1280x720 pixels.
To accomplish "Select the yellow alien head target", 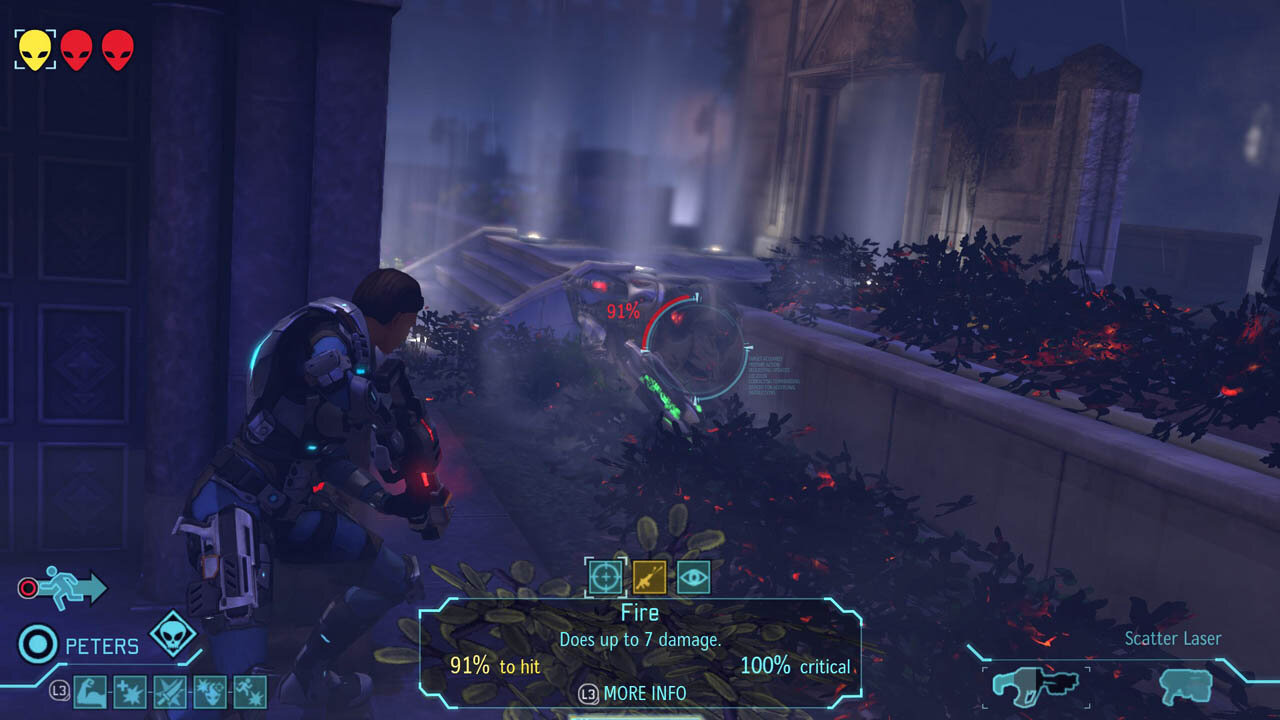I will 35,49.
